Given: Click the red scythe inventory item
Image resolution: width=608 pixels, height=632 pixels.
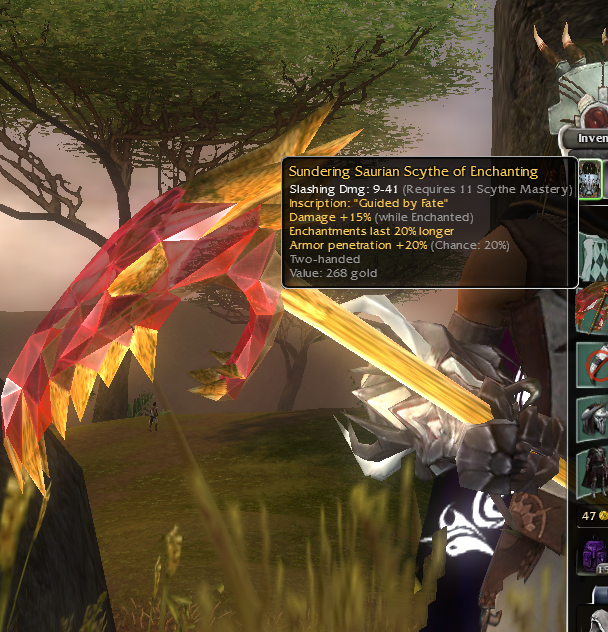Looking at the screenshot, I should point(593,307).
